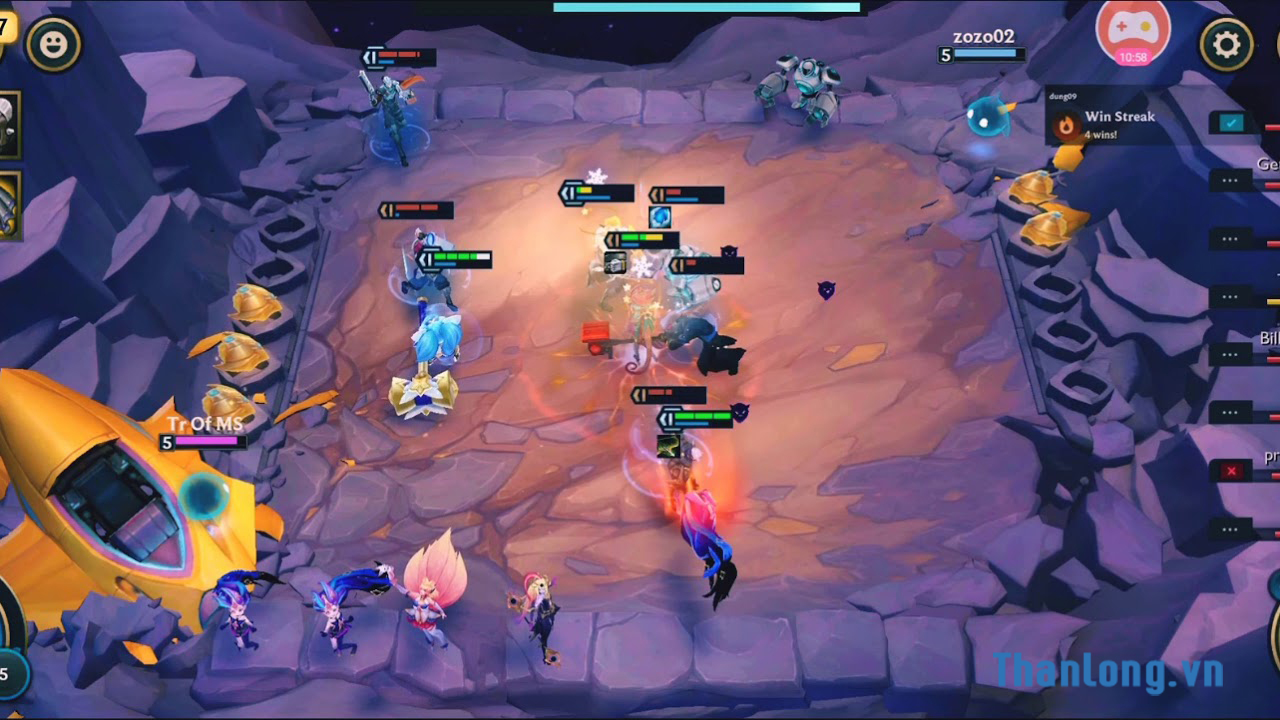1280x720 pixels.
Task: Click the blue checkmark bubble in player list
Action: pyautogui.click(x=1231, y=123)
